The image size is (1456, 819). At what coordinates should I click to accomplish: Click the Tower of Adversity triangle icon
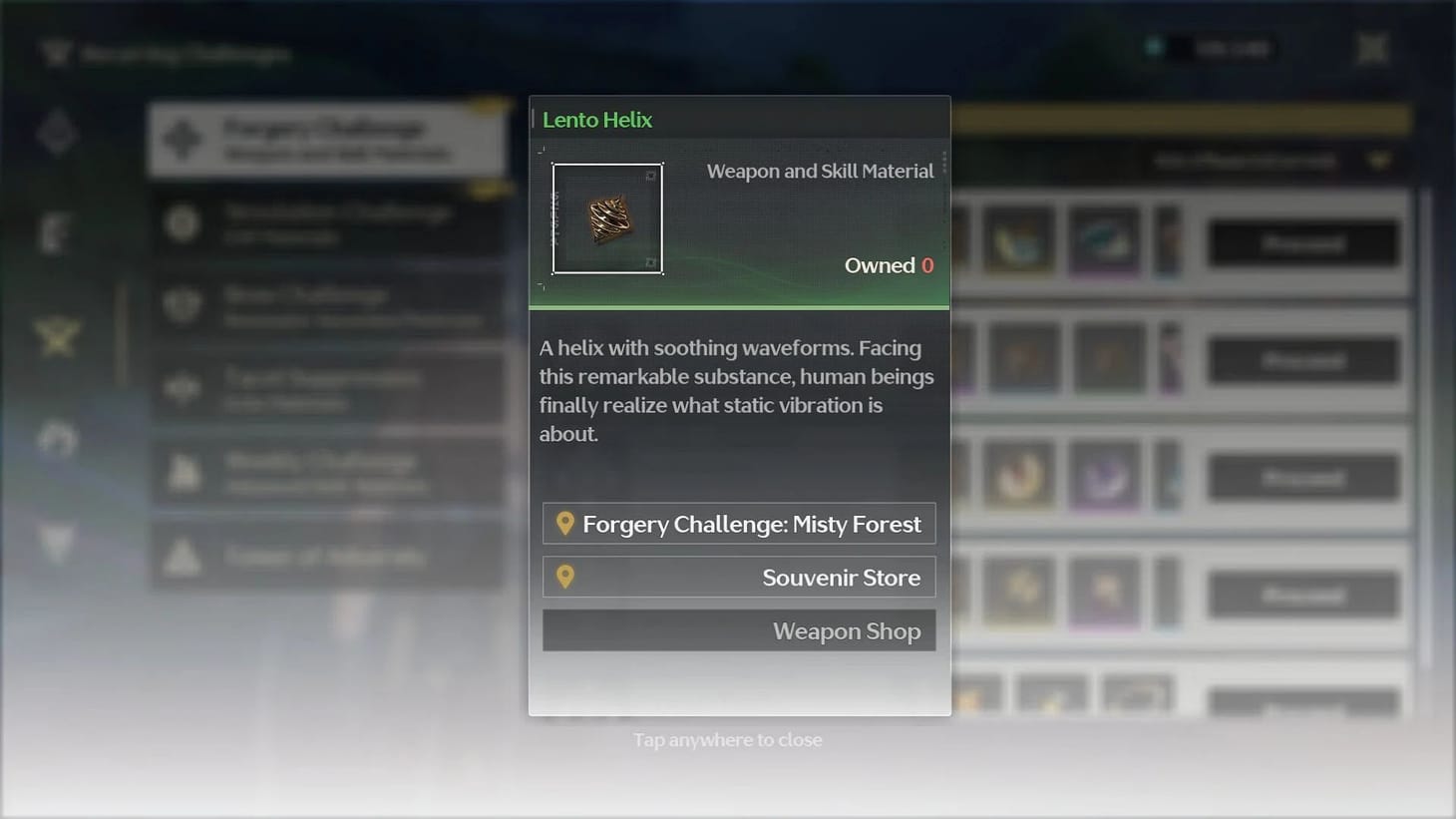[x=182, y=557]
